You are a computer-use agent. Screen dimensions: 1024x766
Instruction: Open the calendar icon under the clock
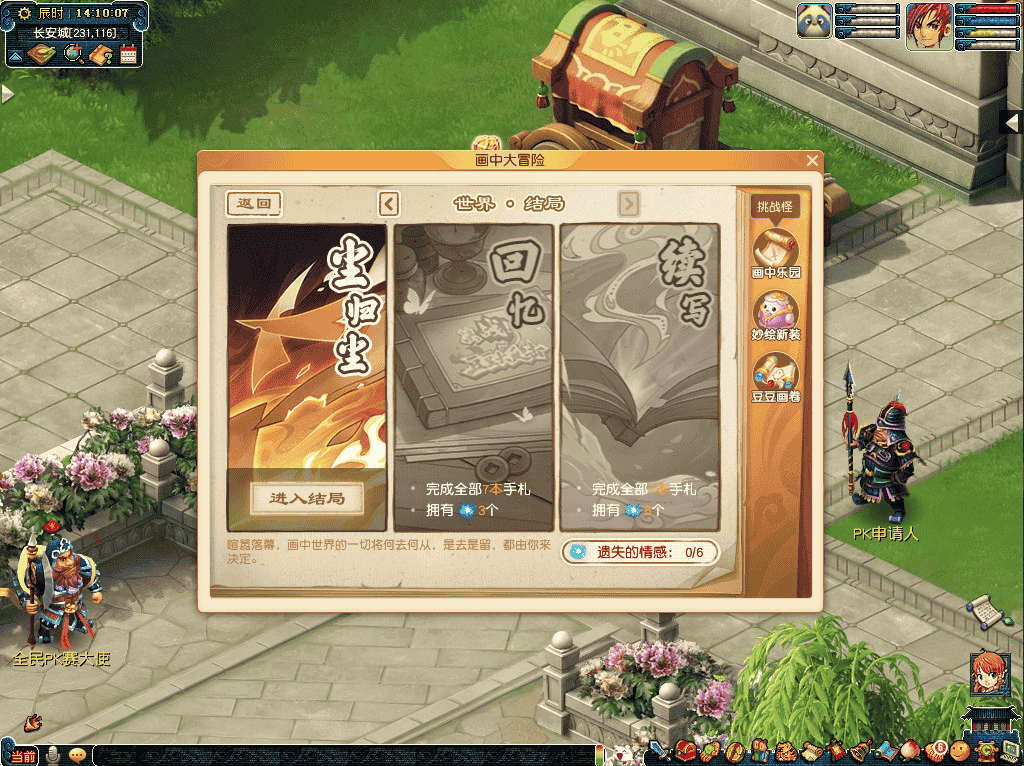click(x=128, y=54)
